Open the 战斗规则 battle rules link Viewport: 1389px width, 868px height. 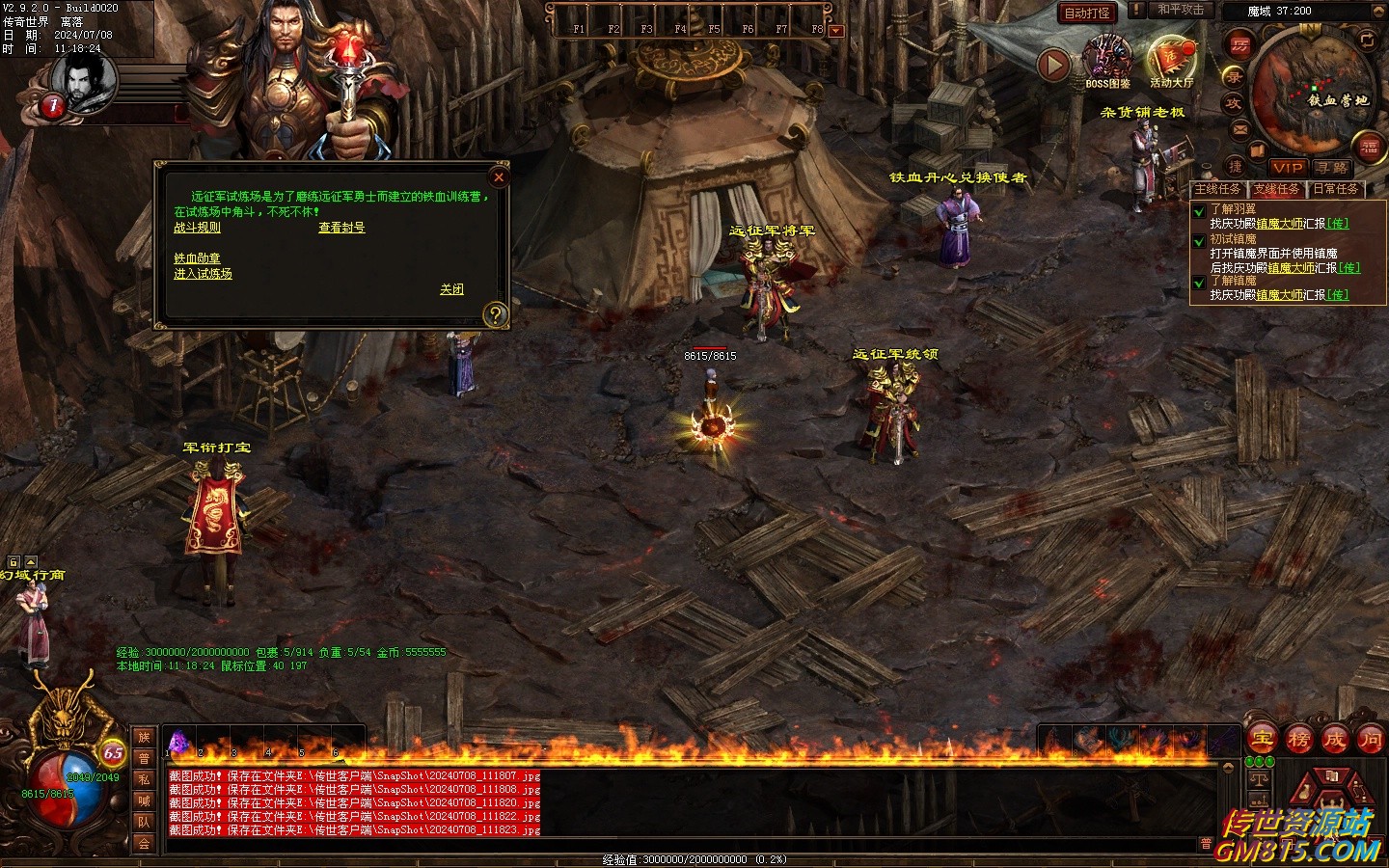pos(197,228)
